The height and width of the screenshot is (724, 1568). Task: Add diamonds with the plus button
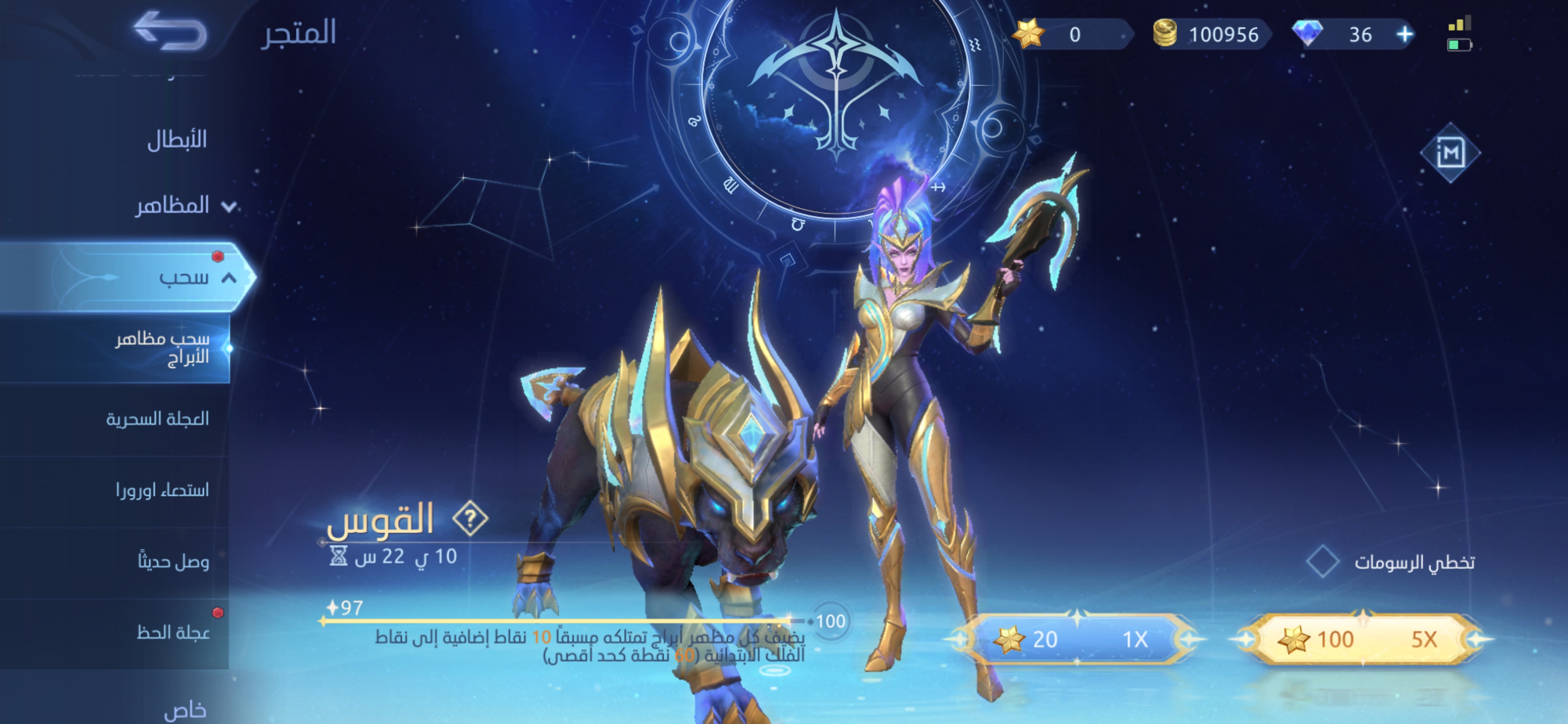coord(1405,35)
